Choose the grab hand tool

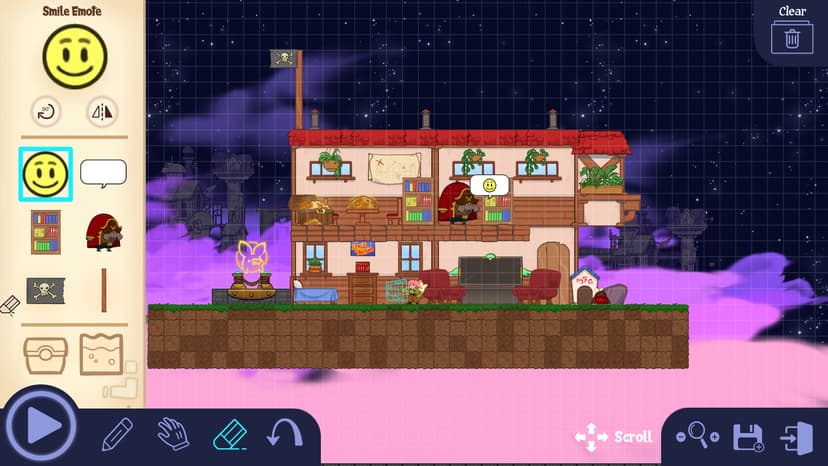pyautogui.click(x=173, y=434)
